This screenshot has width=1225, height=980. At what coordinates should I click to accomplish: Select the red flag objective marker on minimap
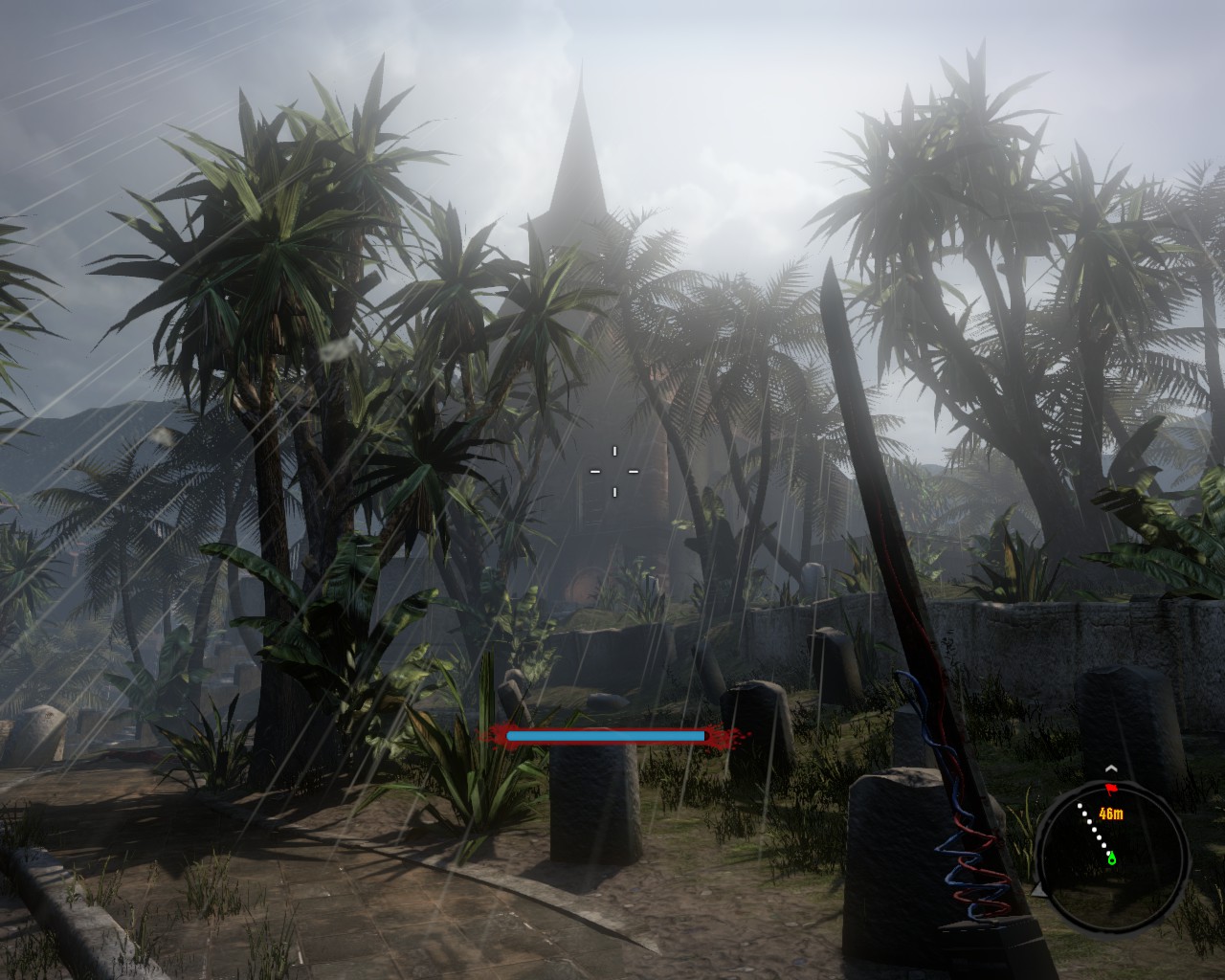click(x=1112, y=789)
